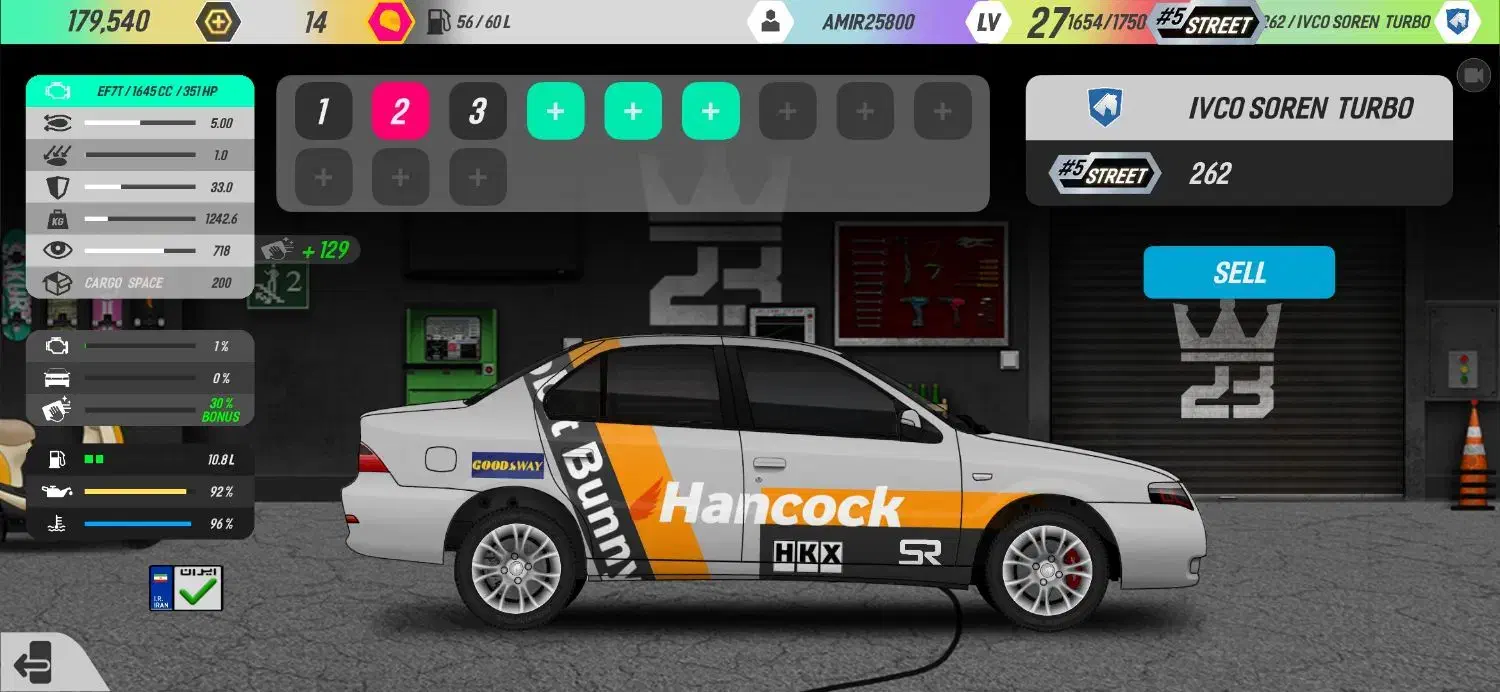Select car slot number 1

pyautogui.click(x=323, y=111)
